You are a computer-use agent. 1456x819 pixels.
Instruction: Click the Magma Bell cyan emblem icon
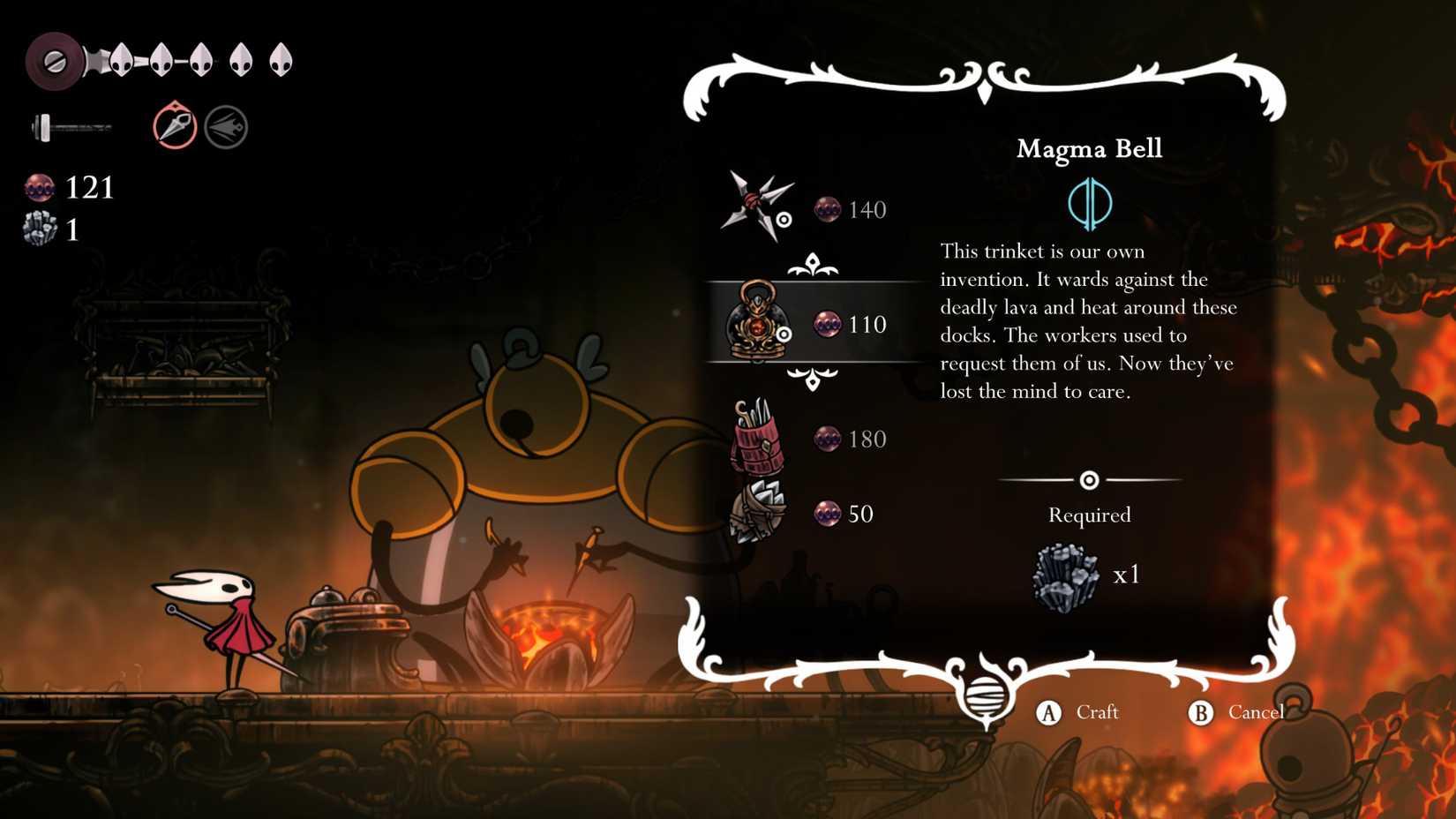(1088, 202)
